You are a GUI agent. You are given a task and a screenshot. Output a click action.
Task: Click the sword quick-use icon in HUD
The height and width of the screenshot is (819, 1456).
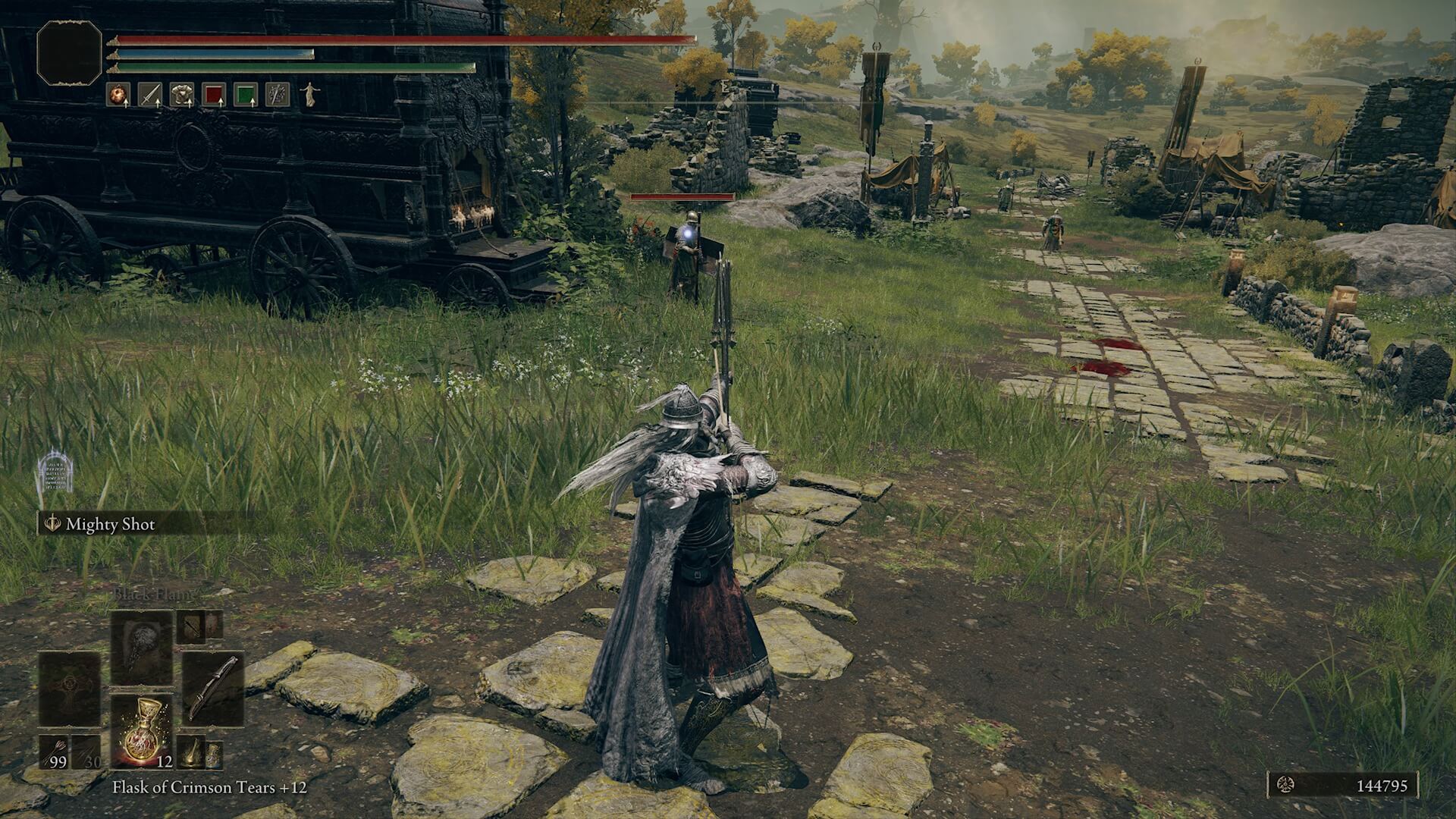coord(150,94)
